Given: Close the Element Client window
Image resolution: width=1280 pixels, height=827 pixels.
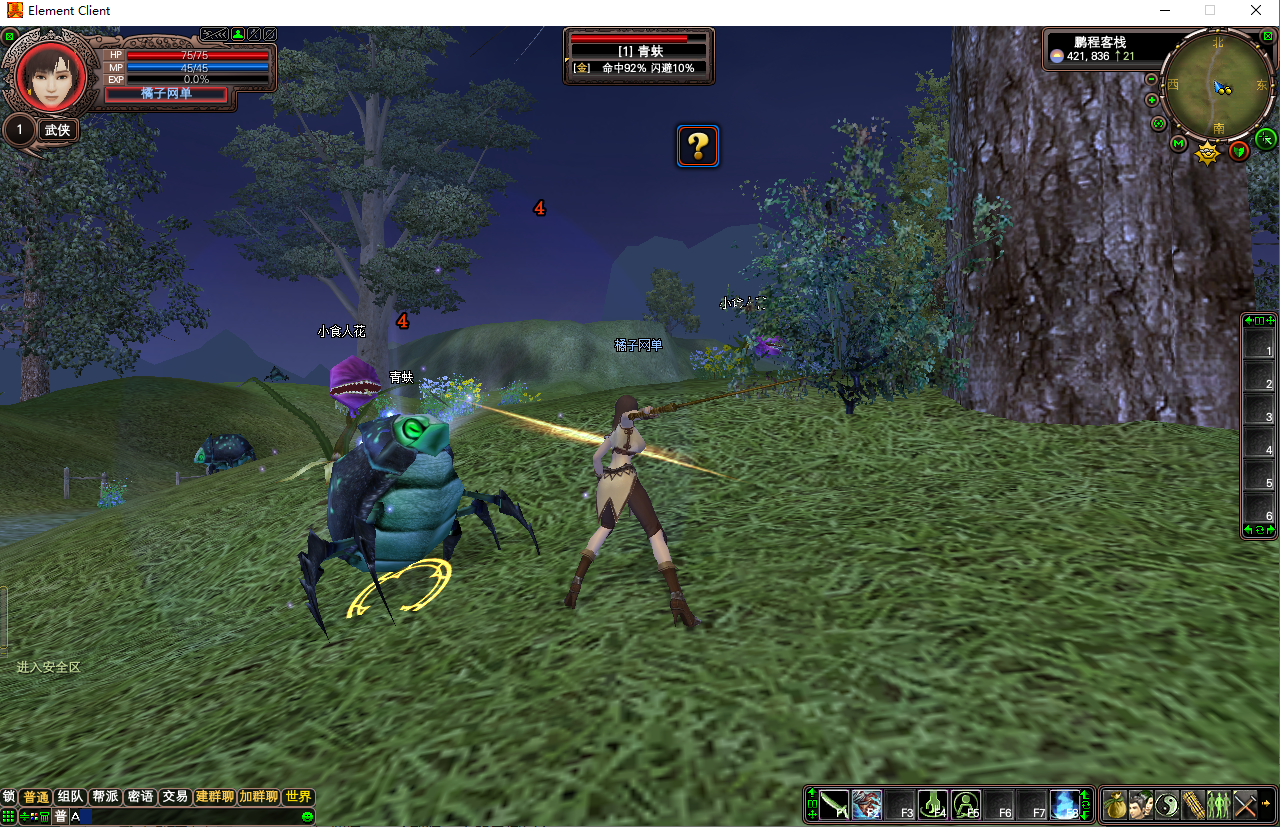Looking at the screenshot, I should tap(1256, 10).
